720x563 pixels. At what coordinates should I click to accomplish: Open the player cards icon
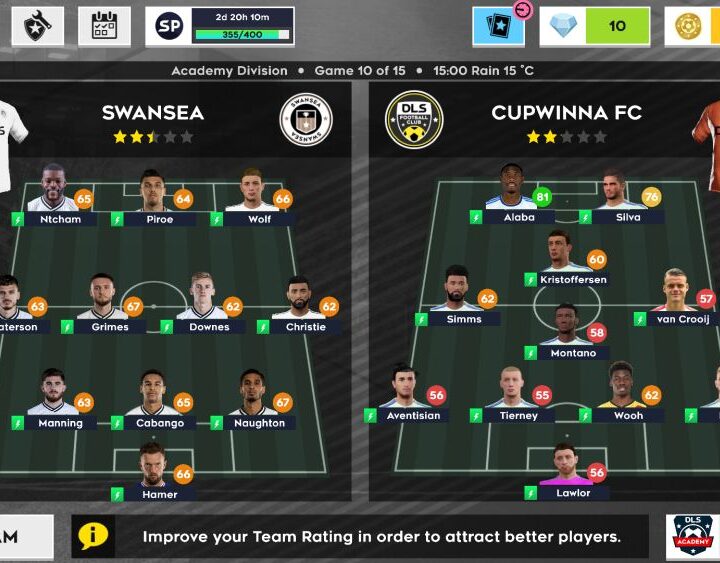tap(498, 26)
